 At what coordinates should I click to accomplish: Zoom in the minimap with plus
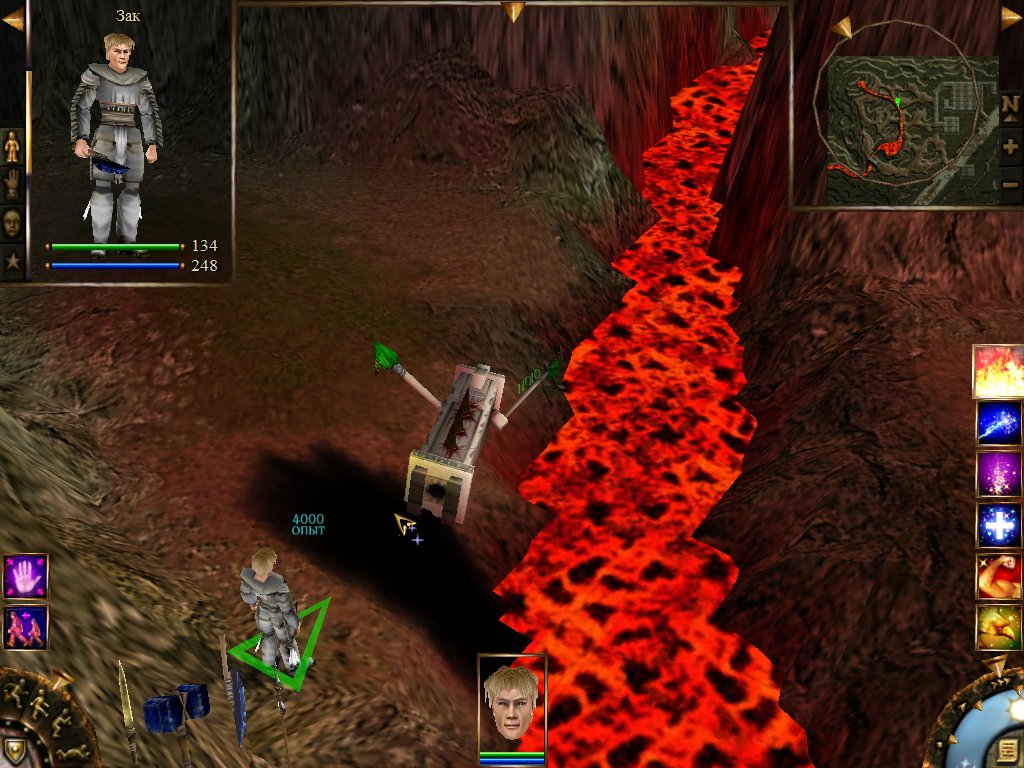[x=1010, y=146]
